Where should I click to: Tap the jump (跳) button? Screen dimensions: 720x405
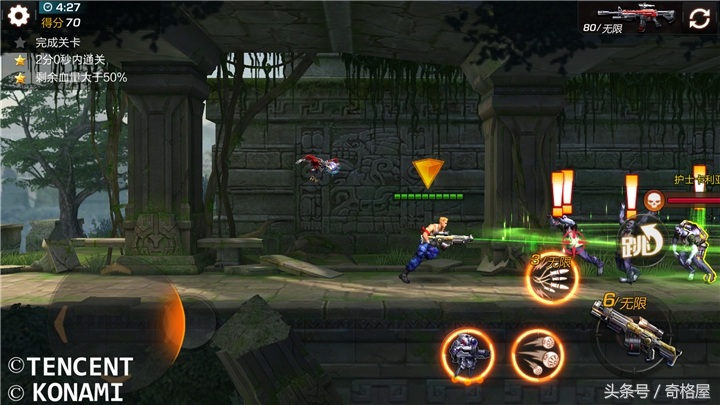pyautogui.click(x=638, y=240)
